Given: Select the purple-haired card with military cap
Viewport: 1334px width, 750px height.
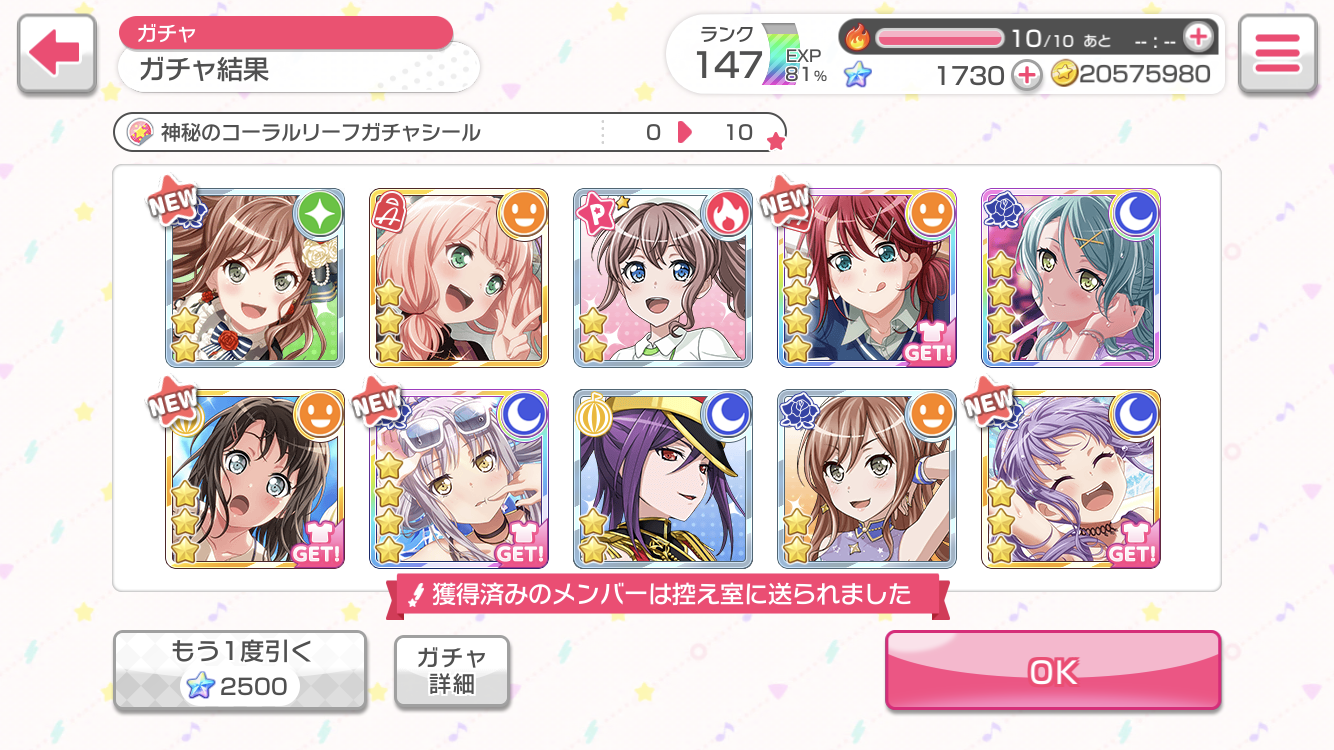Looking at the screenshot, I should pos(663,479).
